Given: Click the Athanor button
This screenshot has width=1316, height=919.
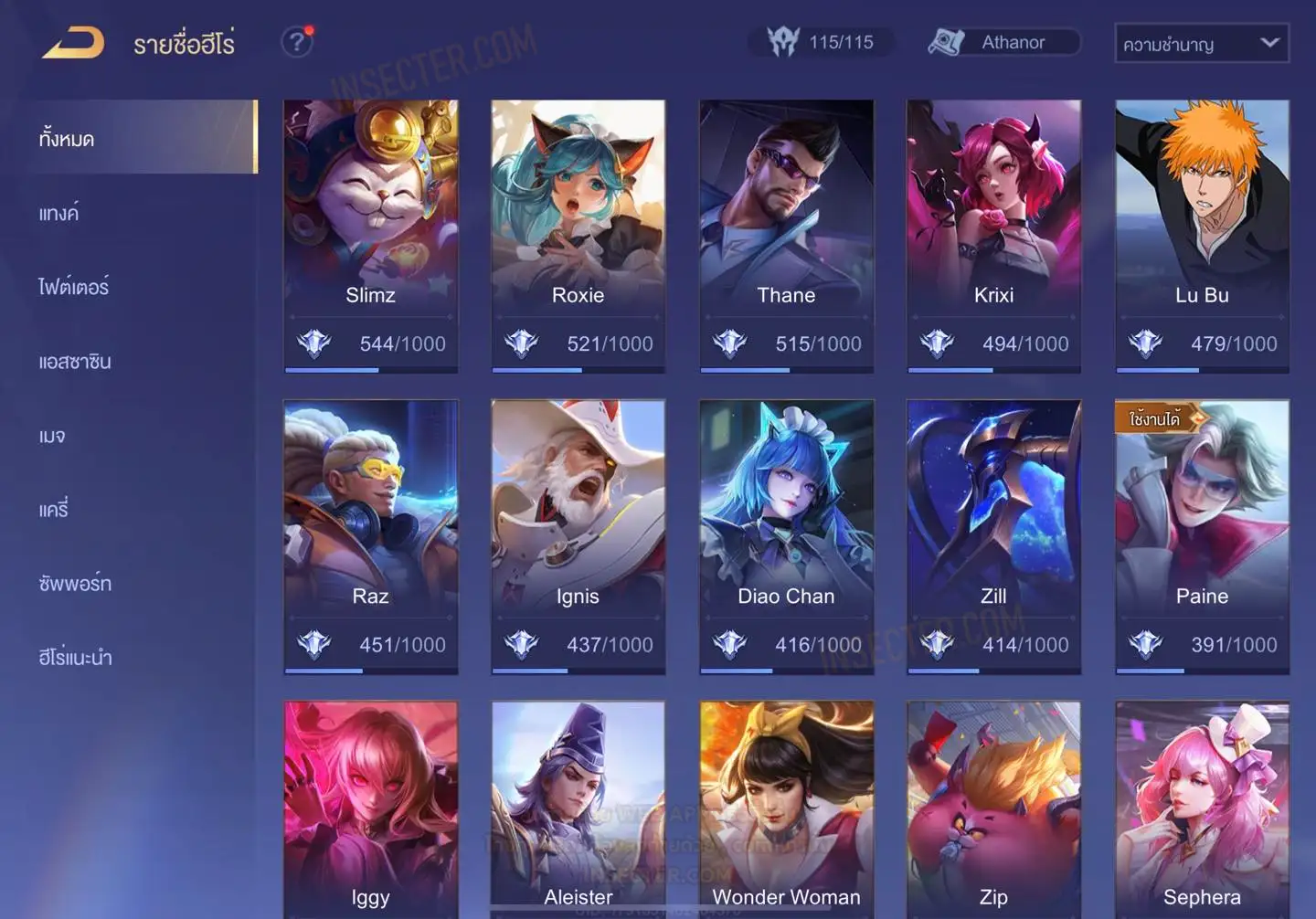Looking at the screenshot, I should click(x=1003, y=42).
